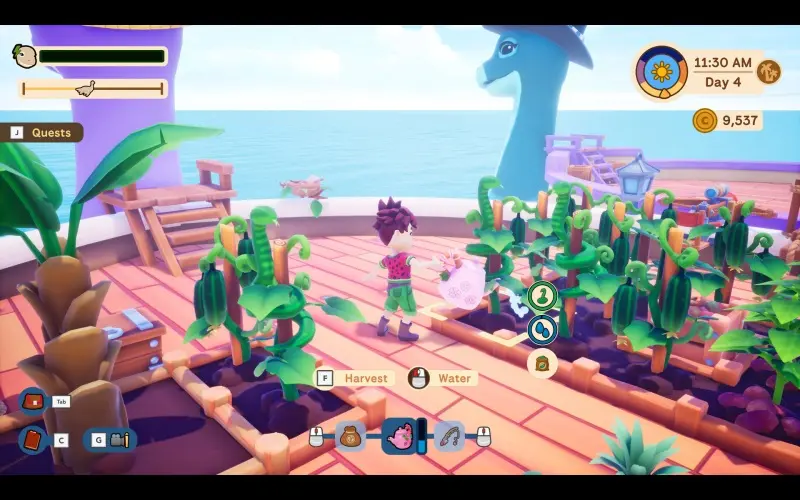800x500 pixels.
Task: Open the palm tree island icon
Action: 769,72
